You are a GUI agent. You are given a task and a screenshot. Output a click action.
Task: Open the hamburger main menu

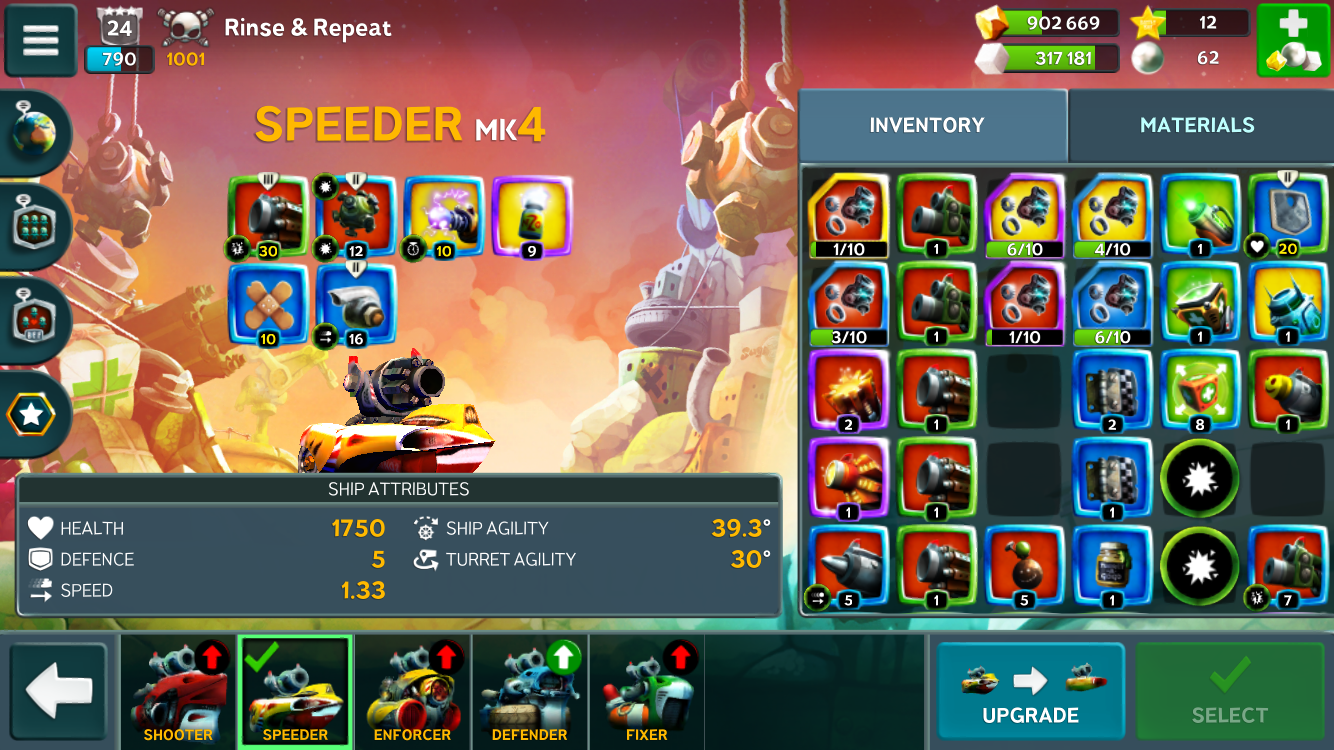pyautogui.click(x=41, y=40)
